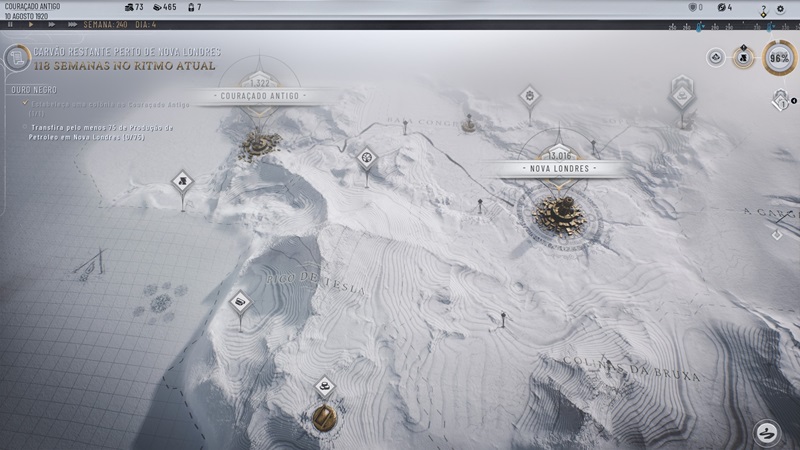Select the tree map marker east of Couraçado Antigo
800x450 pixels.
tap(367, 156)
